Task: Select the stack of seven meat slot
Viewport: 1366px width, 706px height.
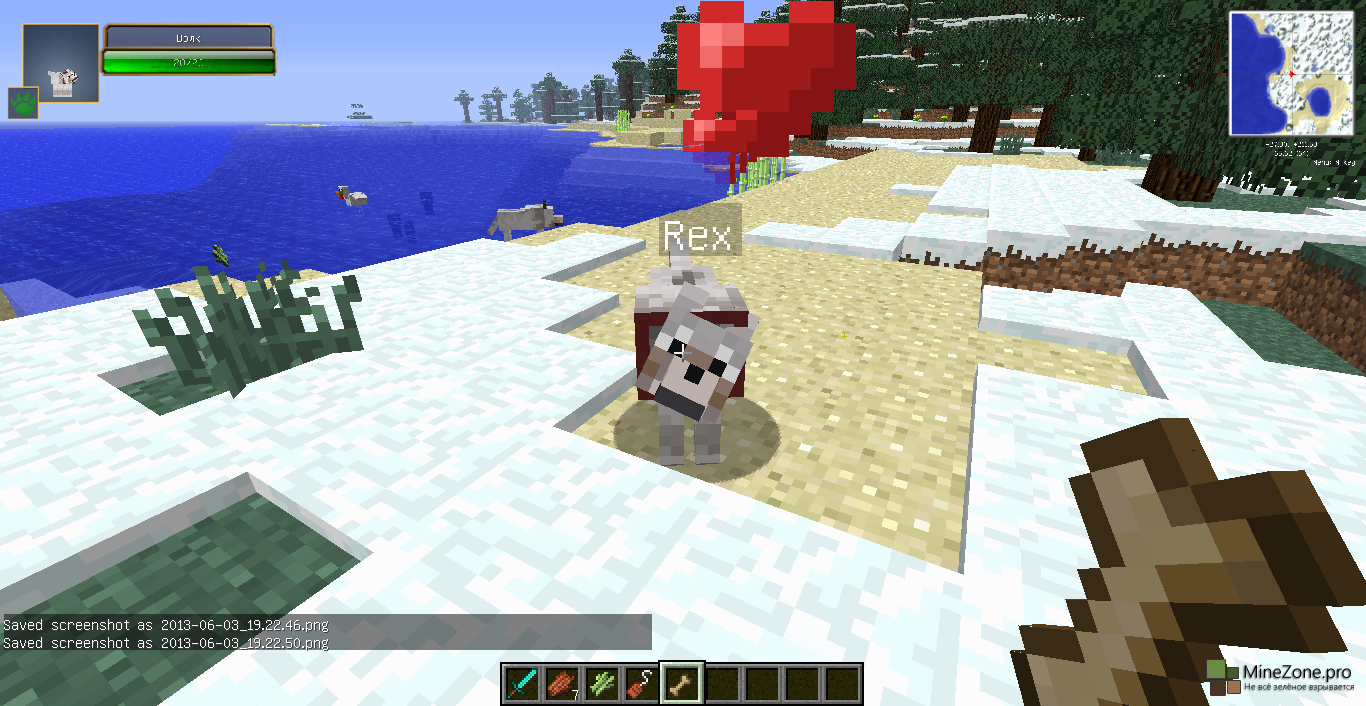Action: click(562, 684)
